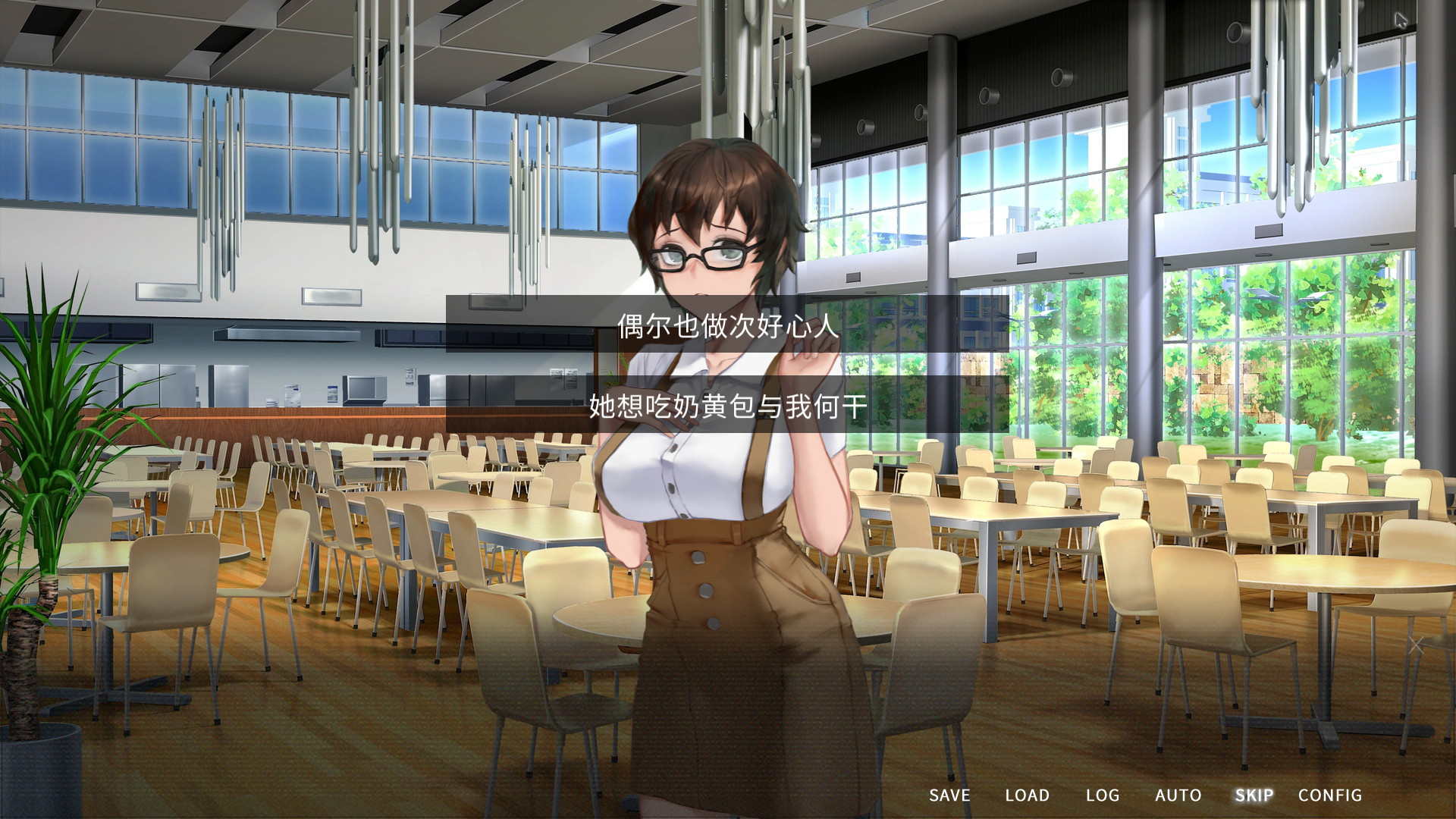Save your current game progress
The image size is (1456, 819).
coord(949,795)
